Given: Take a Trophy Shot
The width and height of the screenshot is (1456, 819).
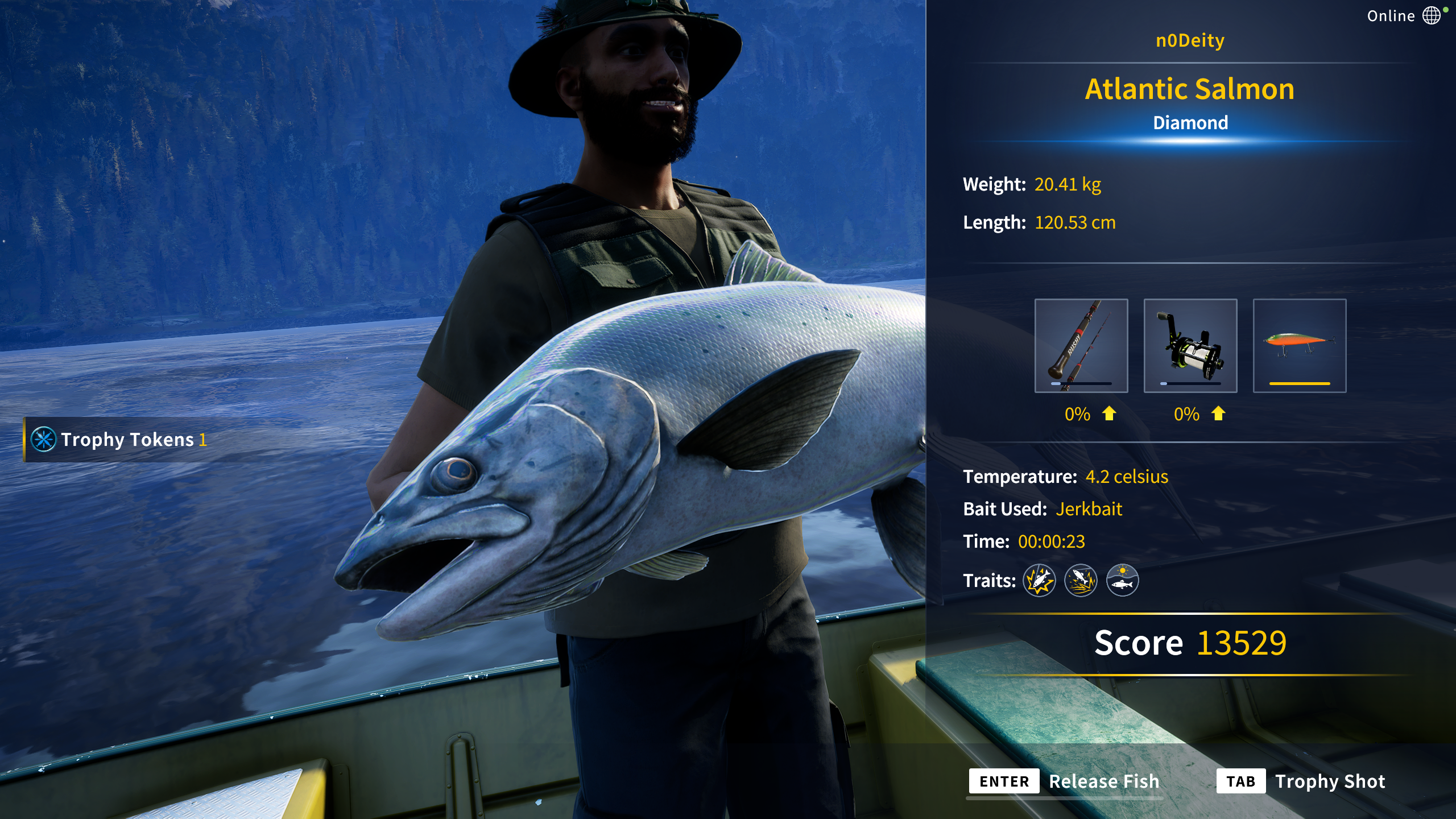Looking at the screenshot, I should [1301, 781].
